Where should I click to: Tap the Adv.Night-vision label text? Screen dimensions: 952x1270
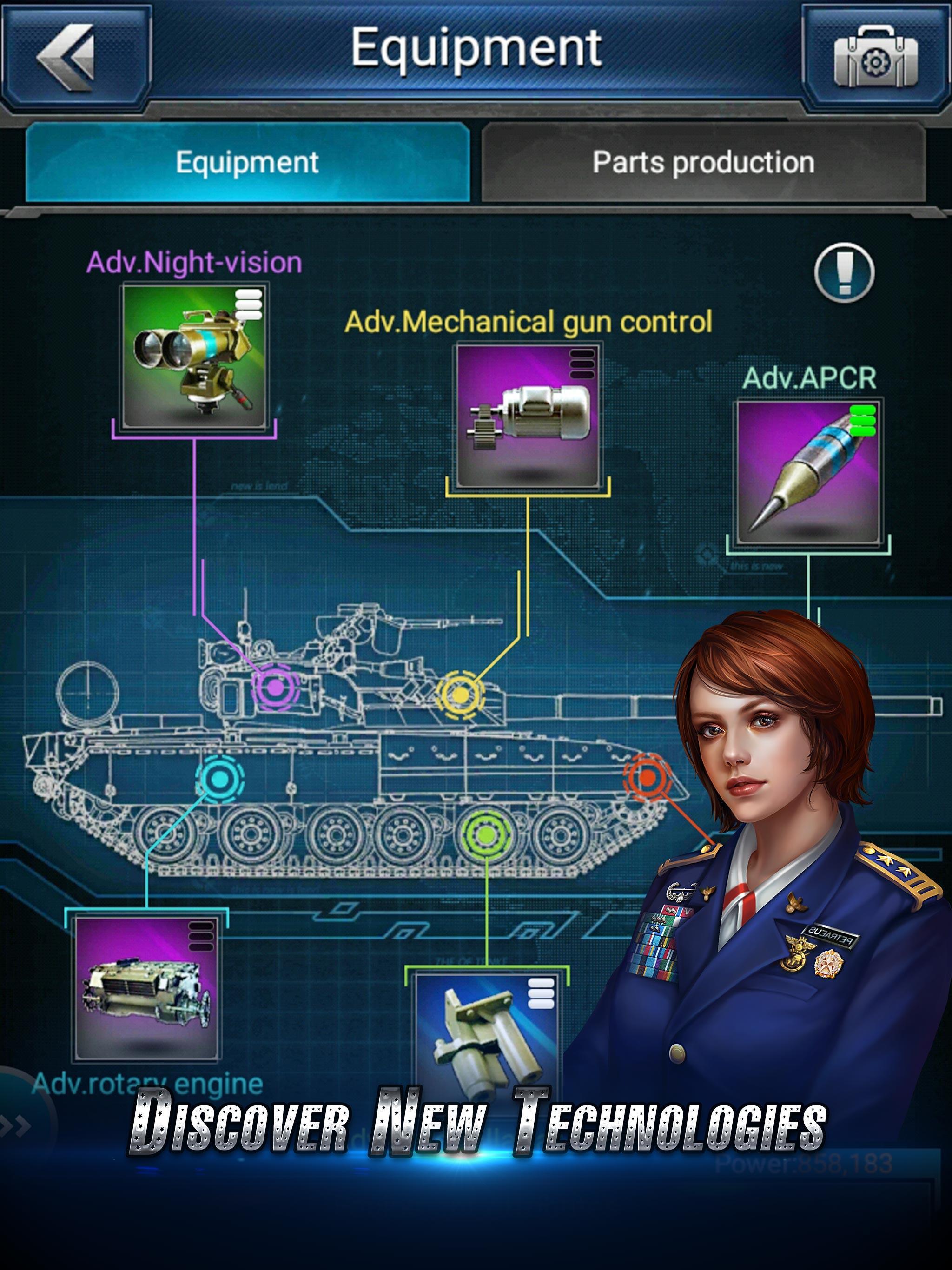pos(194,261)
